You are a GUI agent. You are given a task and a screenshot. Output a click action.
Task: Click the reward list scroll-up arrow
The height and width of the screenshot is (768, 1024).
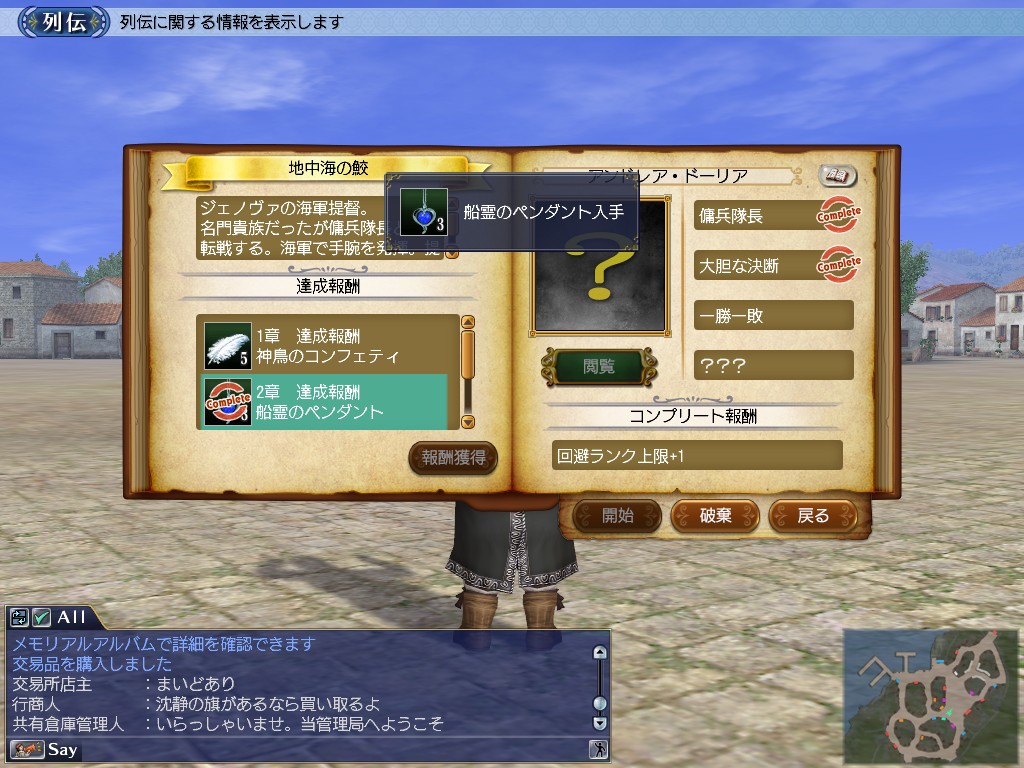(468, 323)
